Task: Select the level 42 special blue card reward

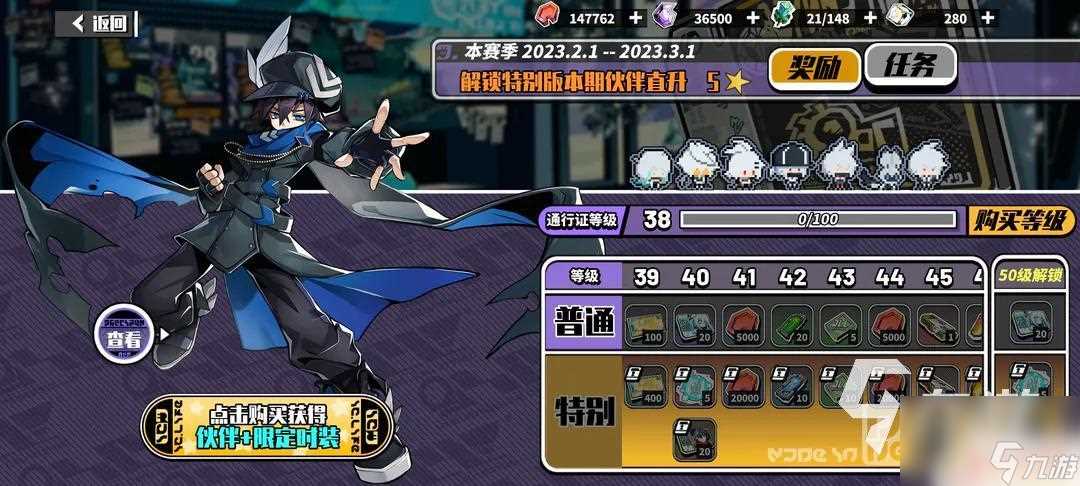Action: pyautogui.click(x=792, y=386)
